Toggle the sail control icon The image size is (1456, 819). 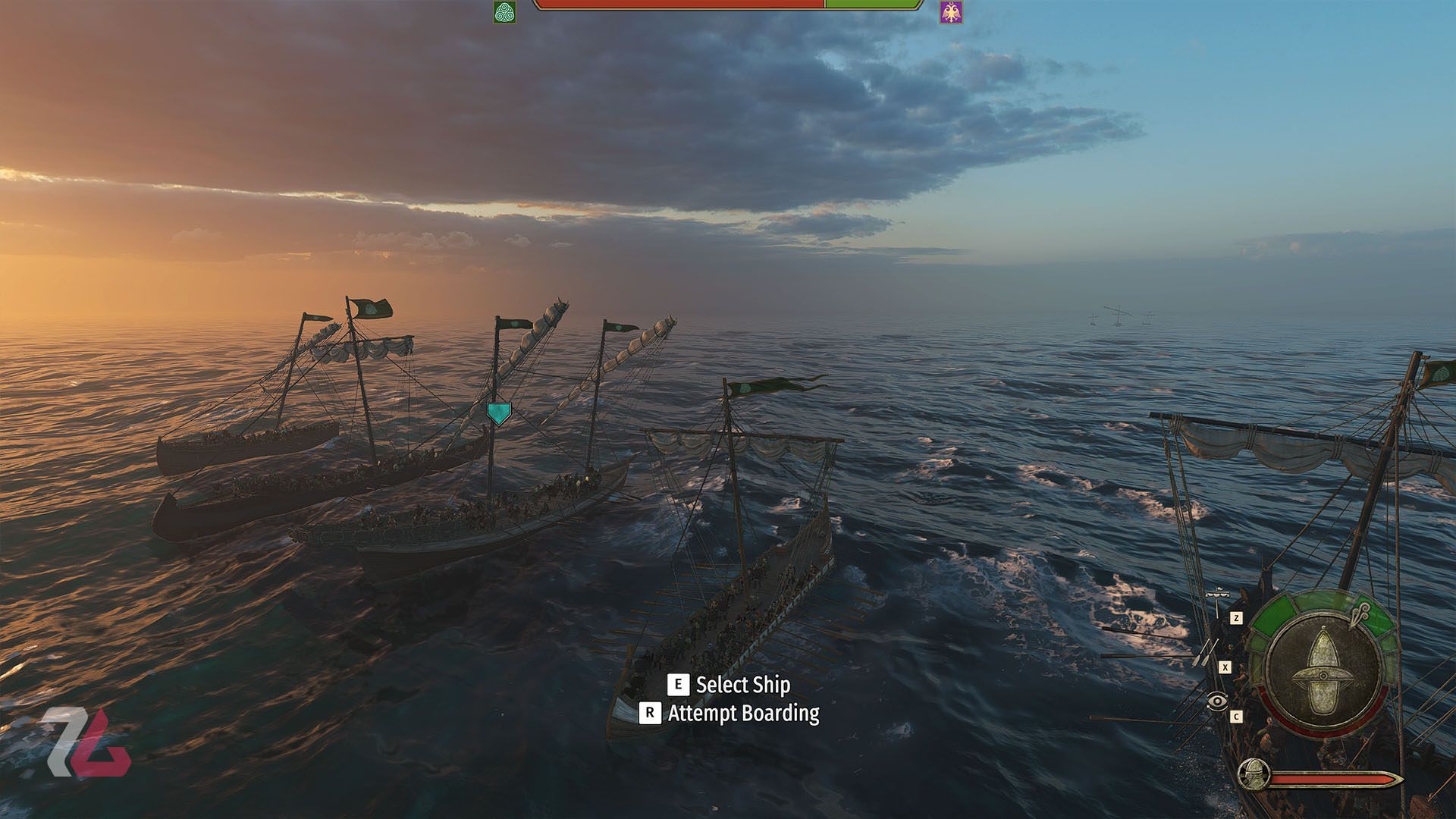pyautogui.click(x=1217, y=596)
